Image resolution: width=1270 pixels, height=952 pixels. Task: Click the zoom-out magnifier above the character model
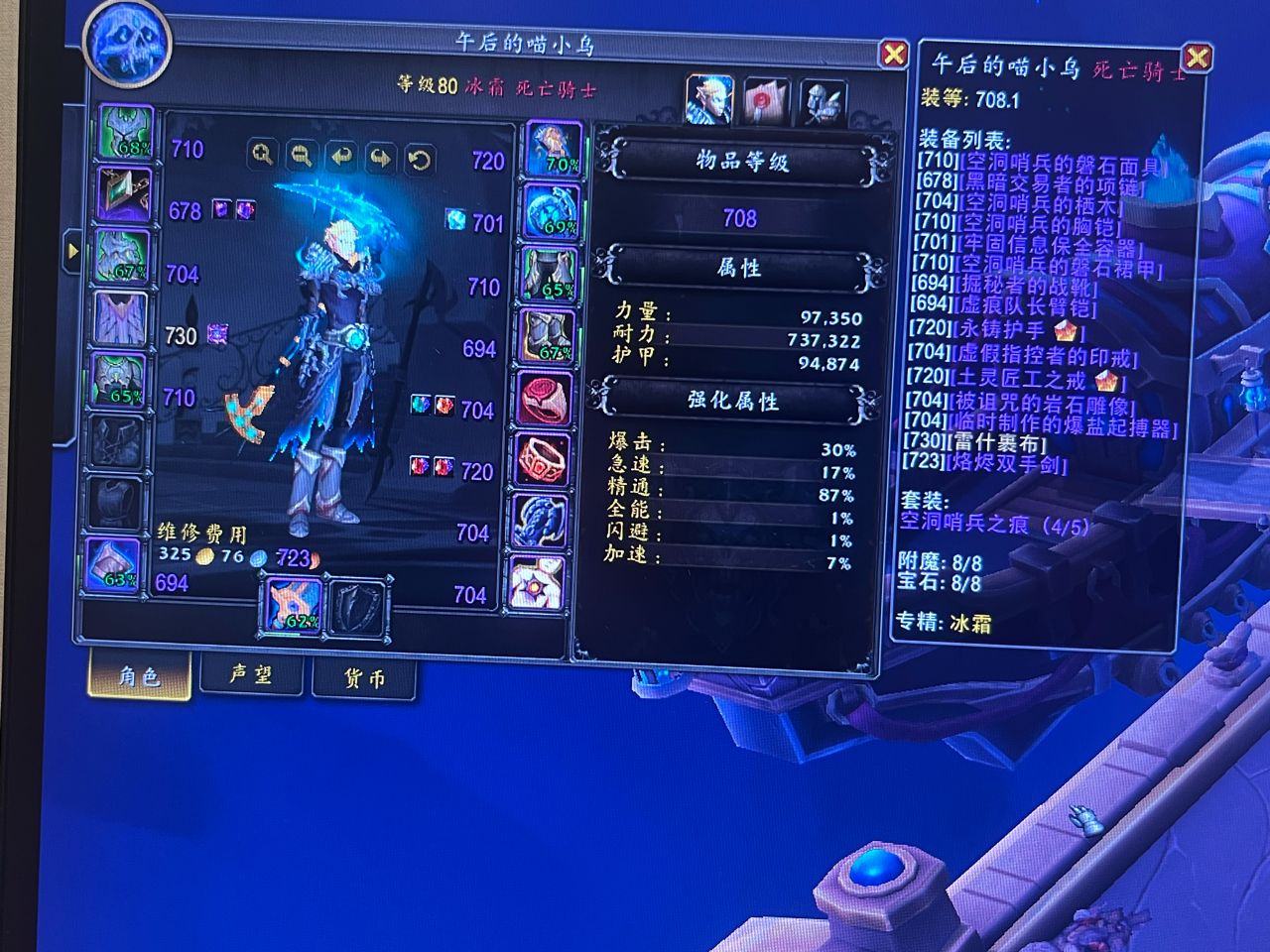coord(301,155)
